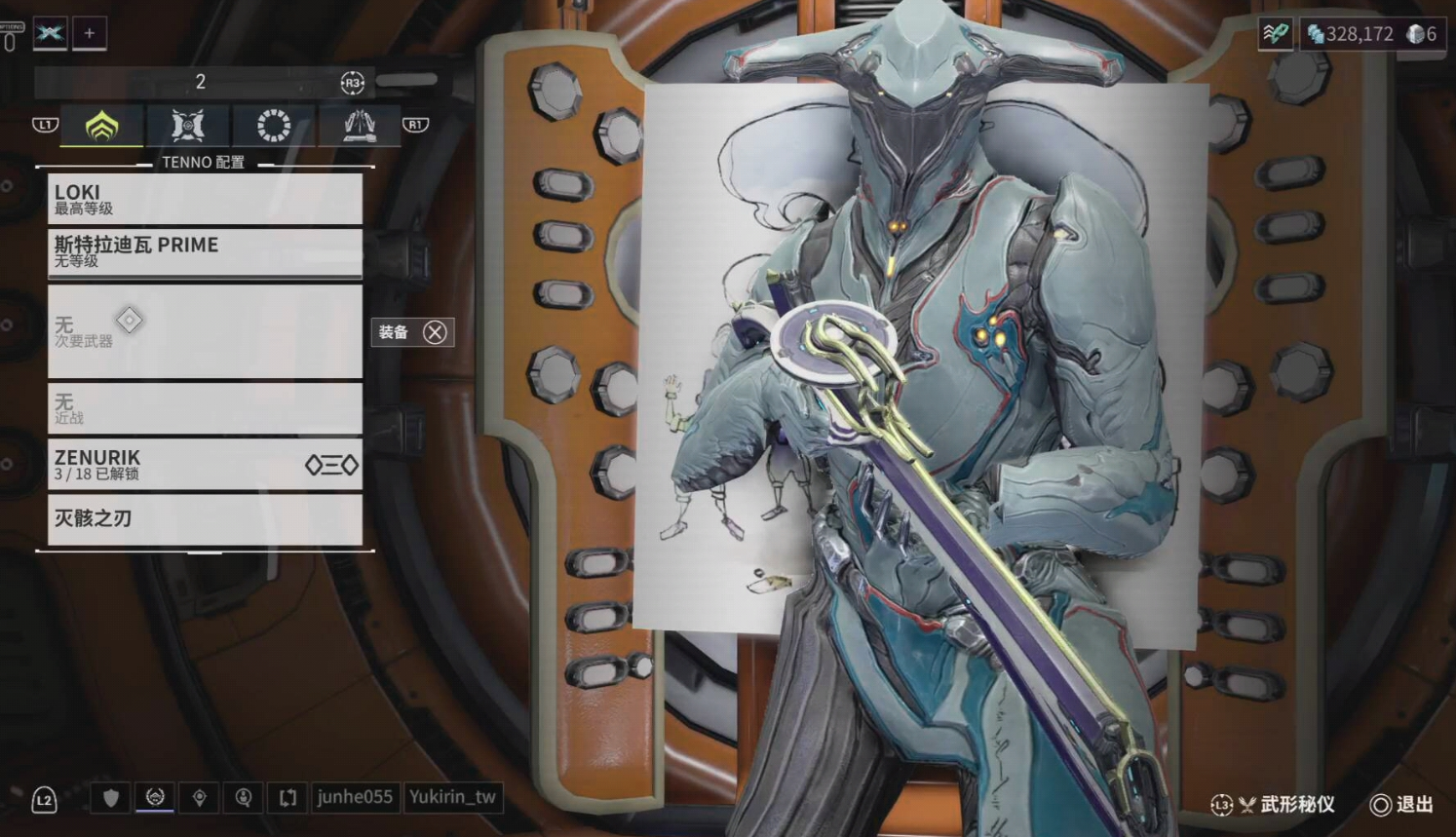Select squad member junhe055

click(x=355, y=797)
